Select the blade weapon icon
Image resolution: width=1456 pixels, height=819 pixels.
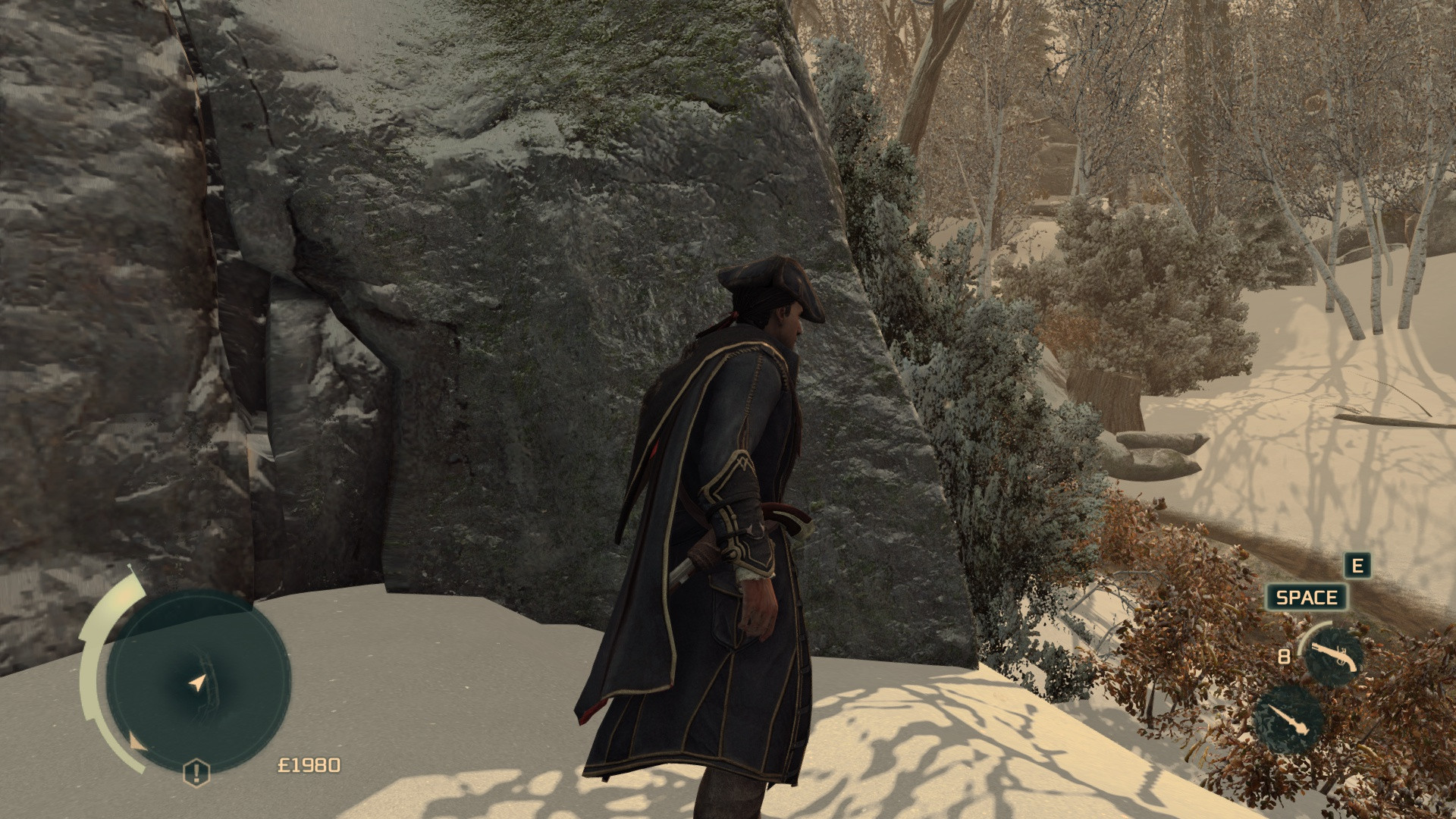1288,720
